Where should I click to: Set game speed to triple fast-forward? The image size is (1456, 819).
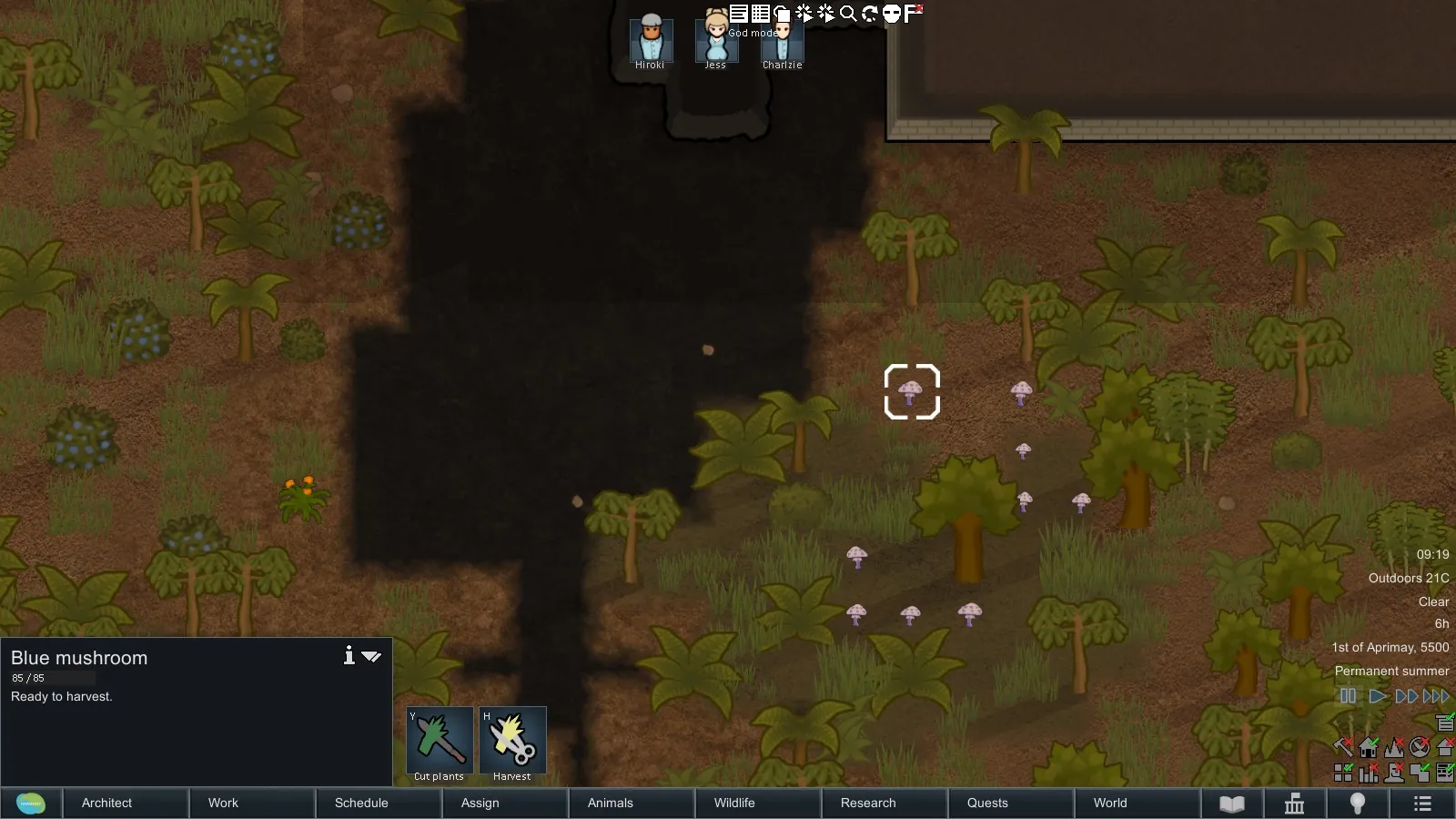(1436, 696)
